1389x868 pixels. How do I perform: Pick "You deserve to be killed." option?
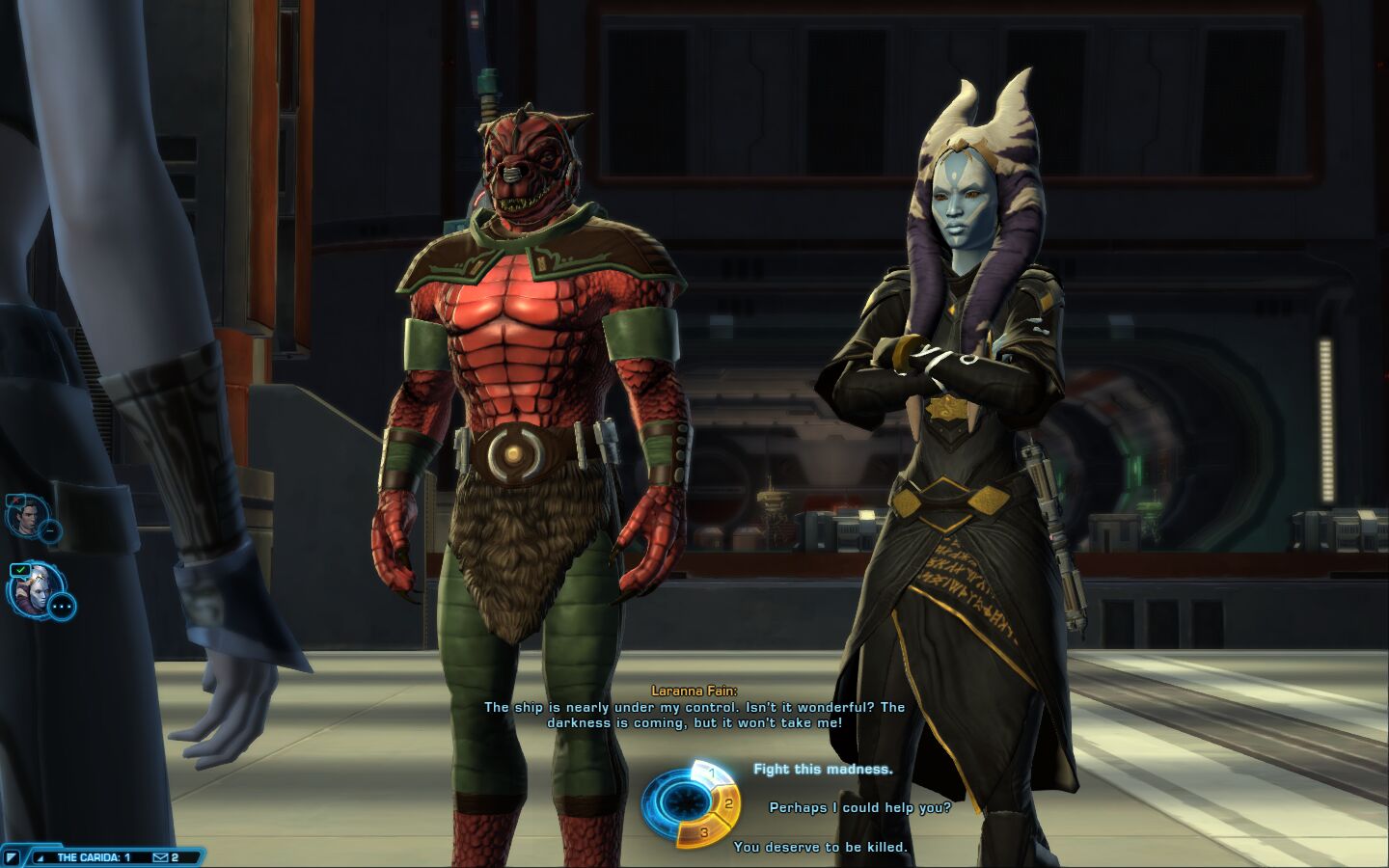tap(820, 848)
